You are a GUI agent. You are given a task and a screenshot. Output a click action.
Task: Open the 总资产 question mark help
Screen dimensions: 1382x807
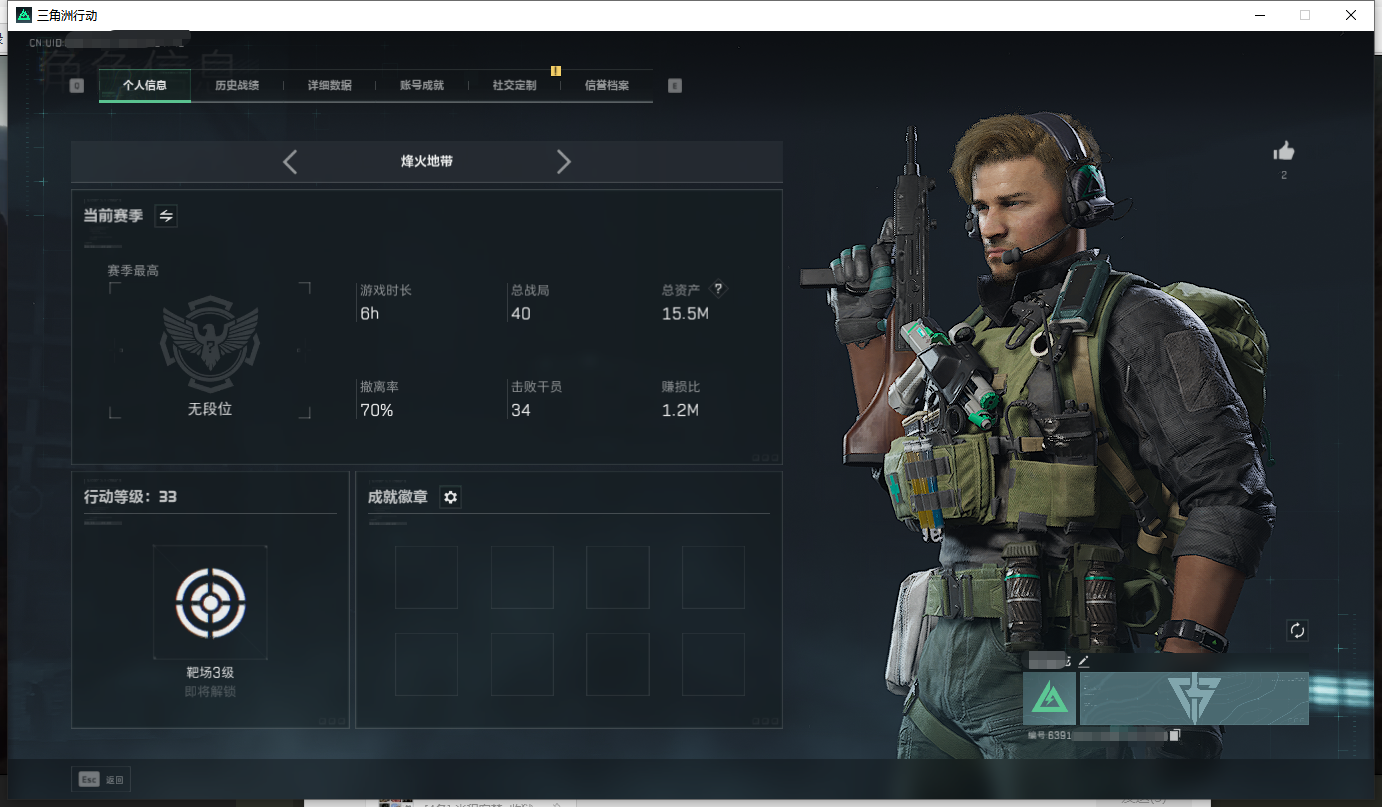tap(718, 289)
